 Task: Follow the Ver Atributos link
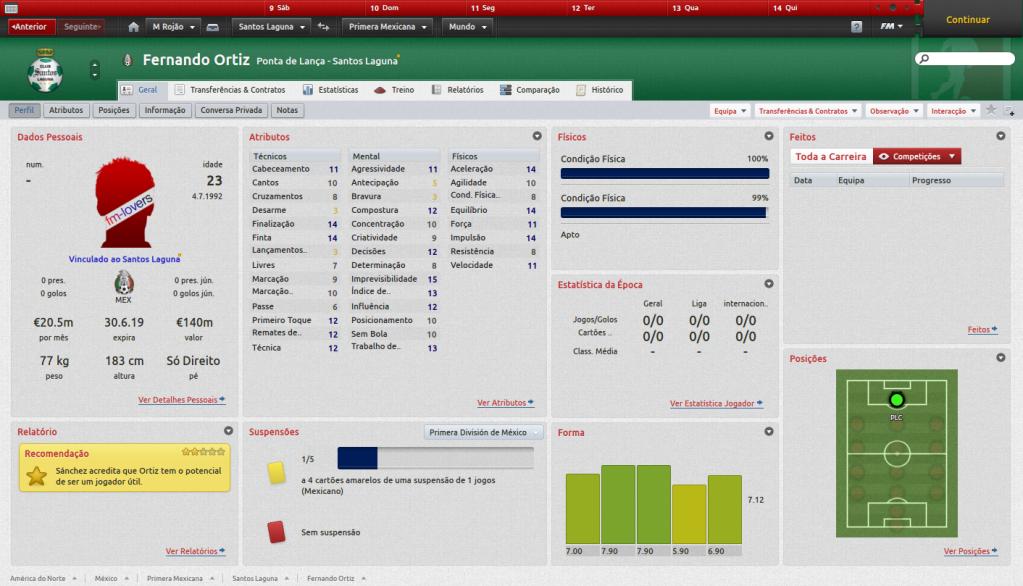tap(504, 403)
